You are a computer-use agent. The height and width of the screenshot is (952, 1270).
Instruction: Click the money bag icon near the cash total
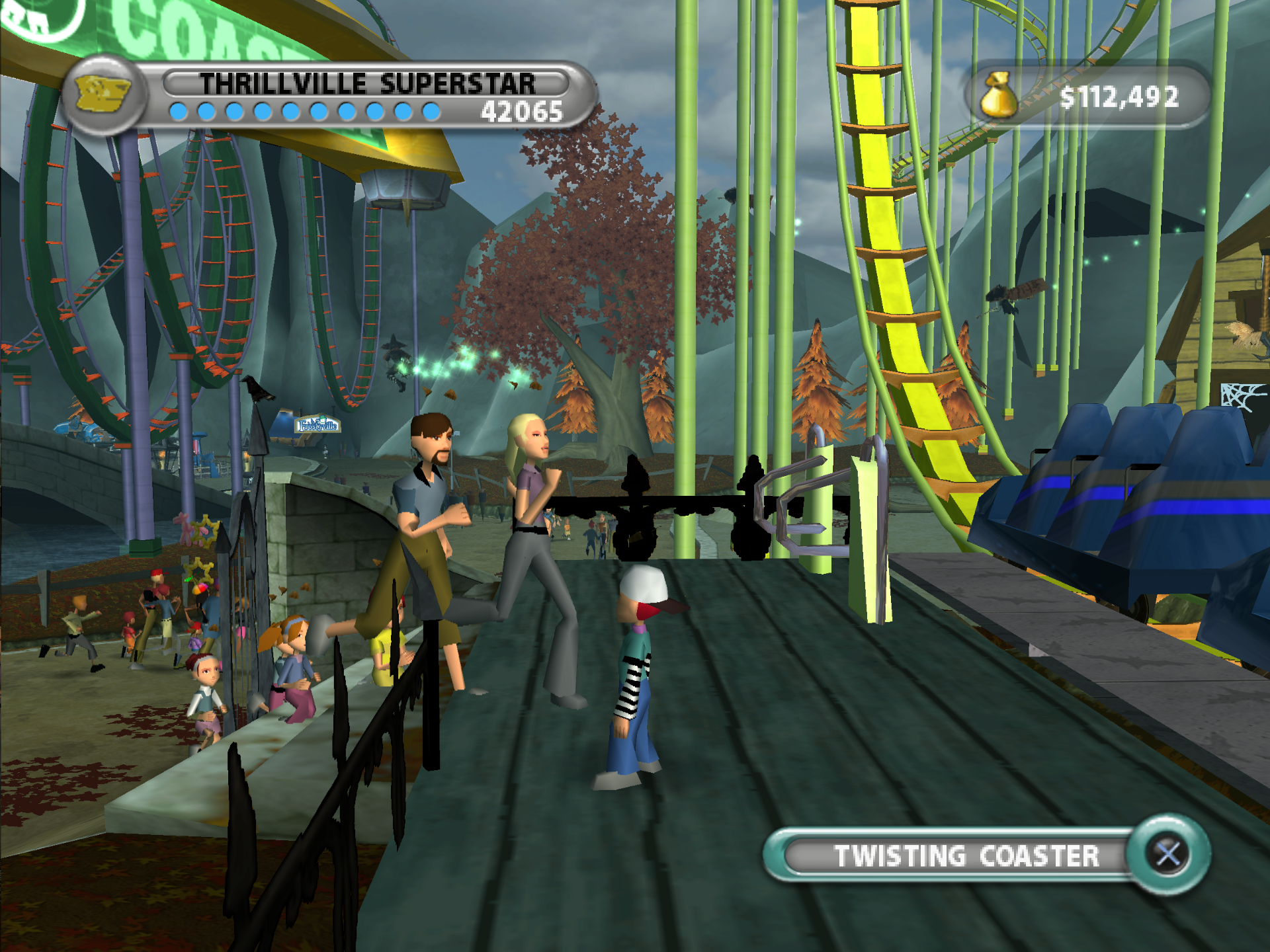(x=1000, y=98)
